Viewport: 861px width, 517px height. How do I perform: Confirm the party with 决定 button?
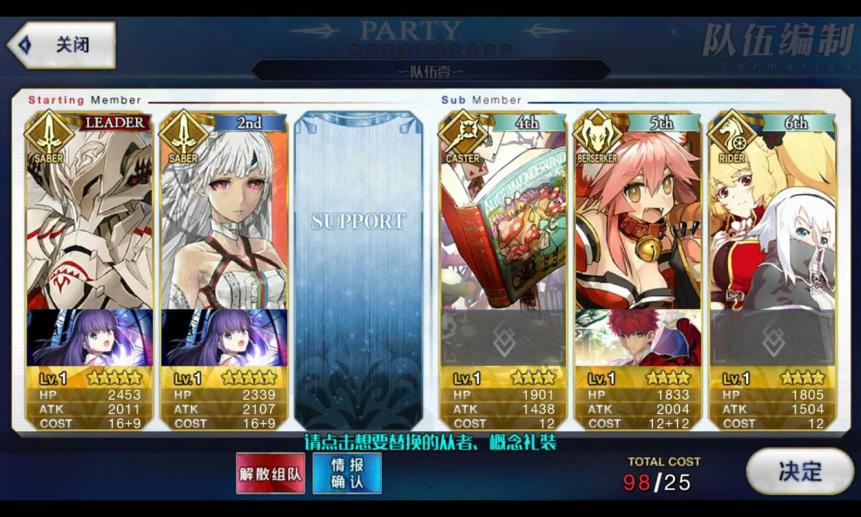click(x=799, y=471)
